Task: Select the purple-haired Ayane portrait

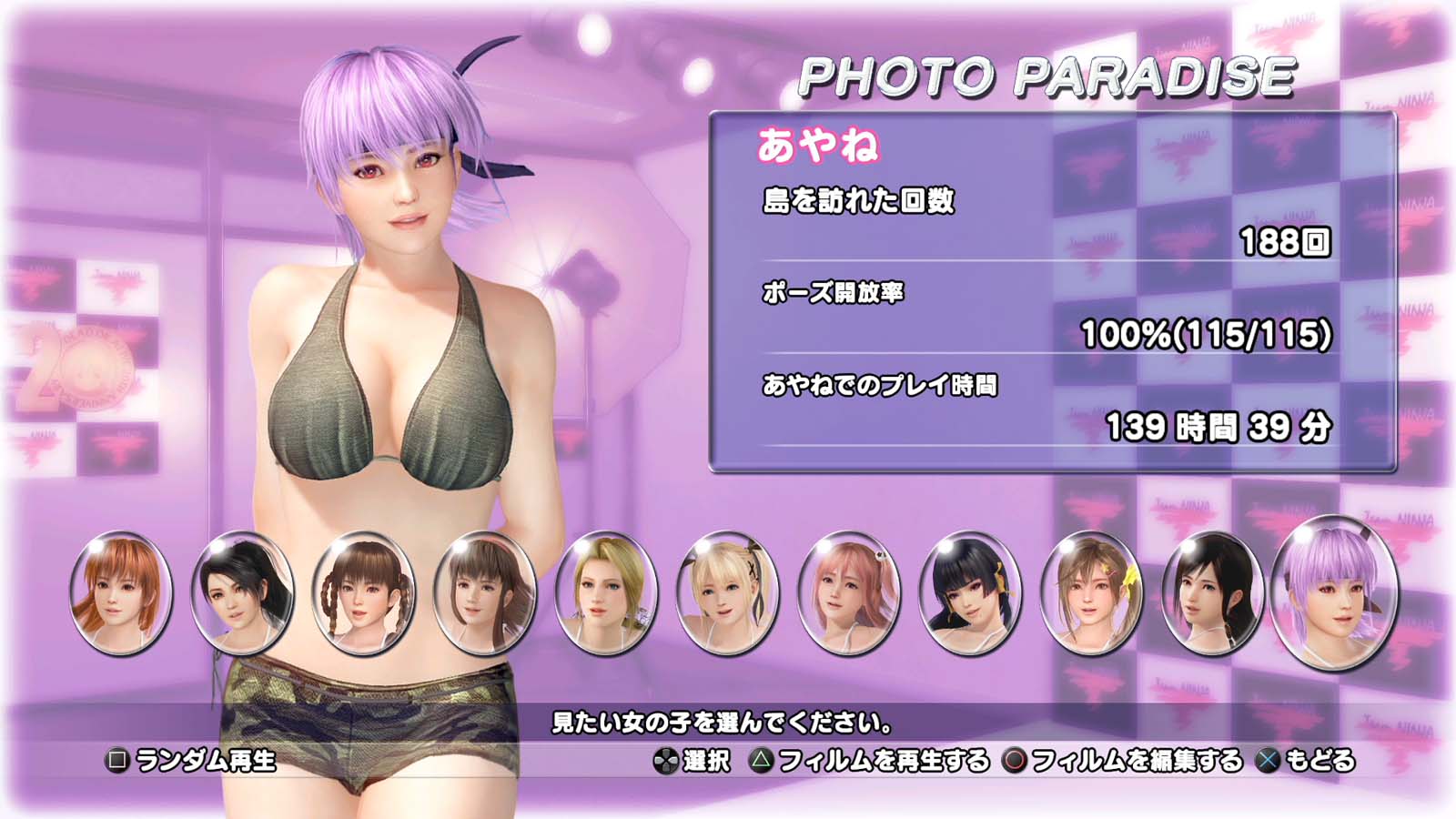Action: point(1334,592)
